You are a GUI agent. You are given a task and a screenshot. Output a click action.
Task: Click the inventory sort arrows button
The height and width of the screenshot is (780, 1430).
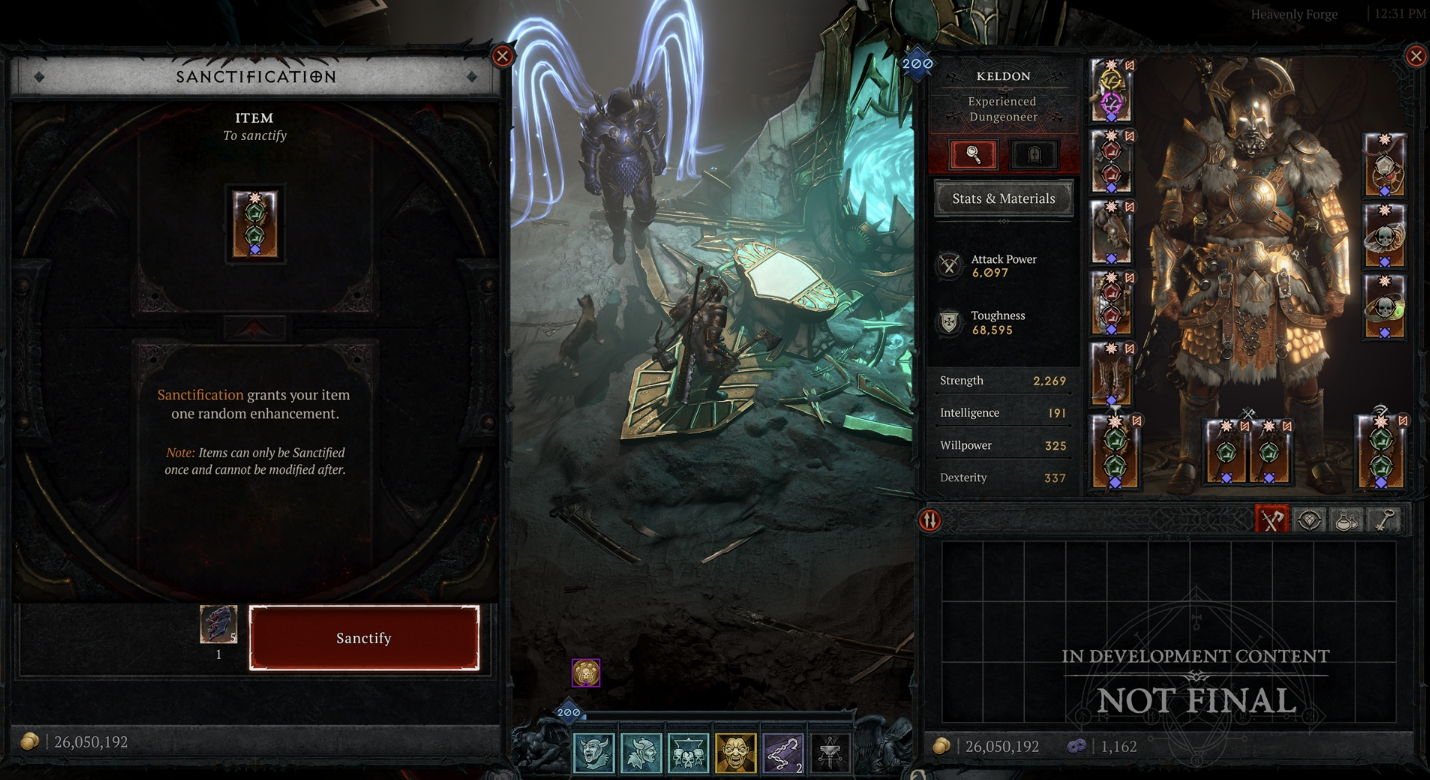(930, 520)
